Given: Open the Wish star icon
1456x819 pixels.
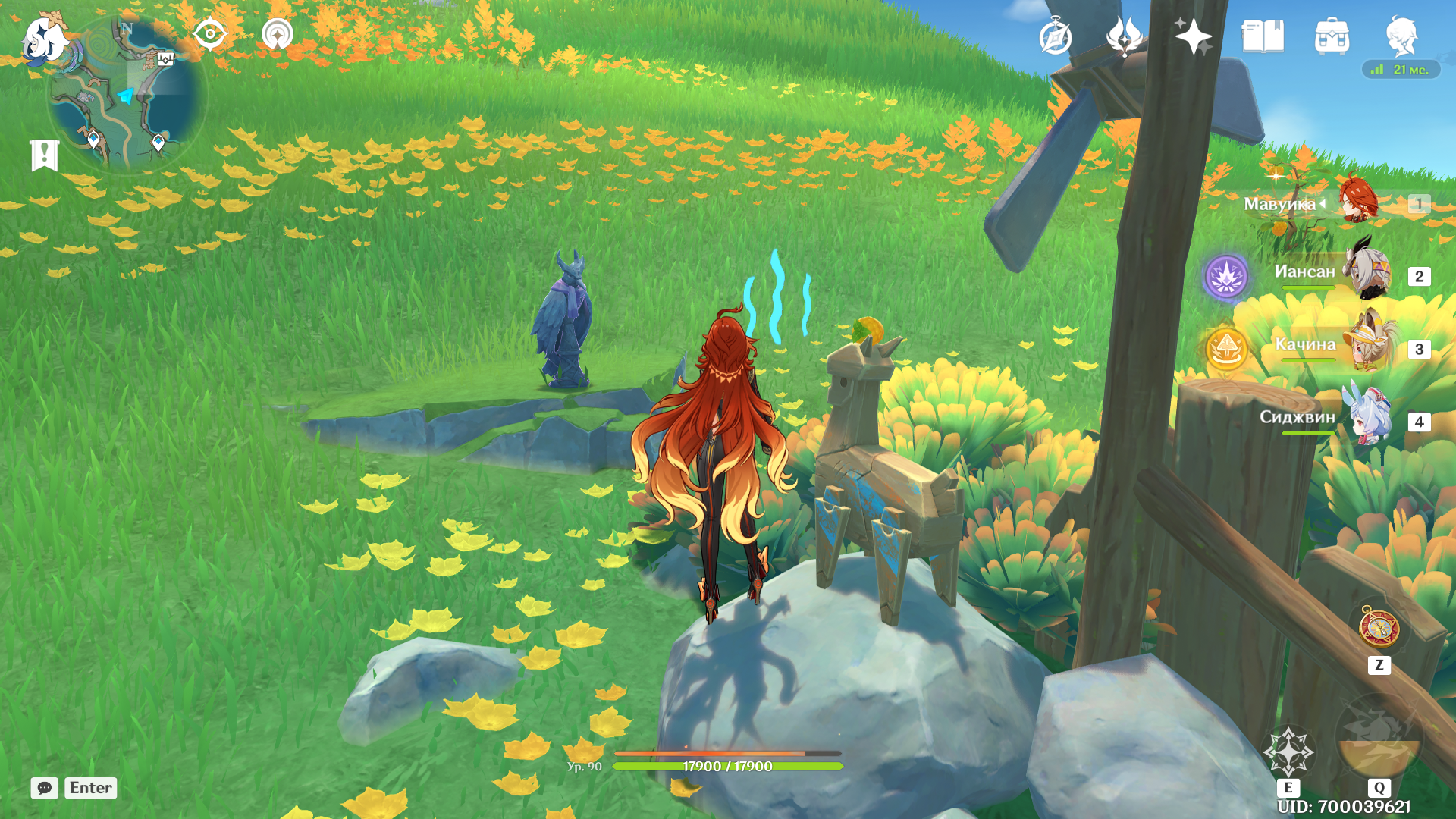Looking at the screenshot, I should [x=1193, y=36].
